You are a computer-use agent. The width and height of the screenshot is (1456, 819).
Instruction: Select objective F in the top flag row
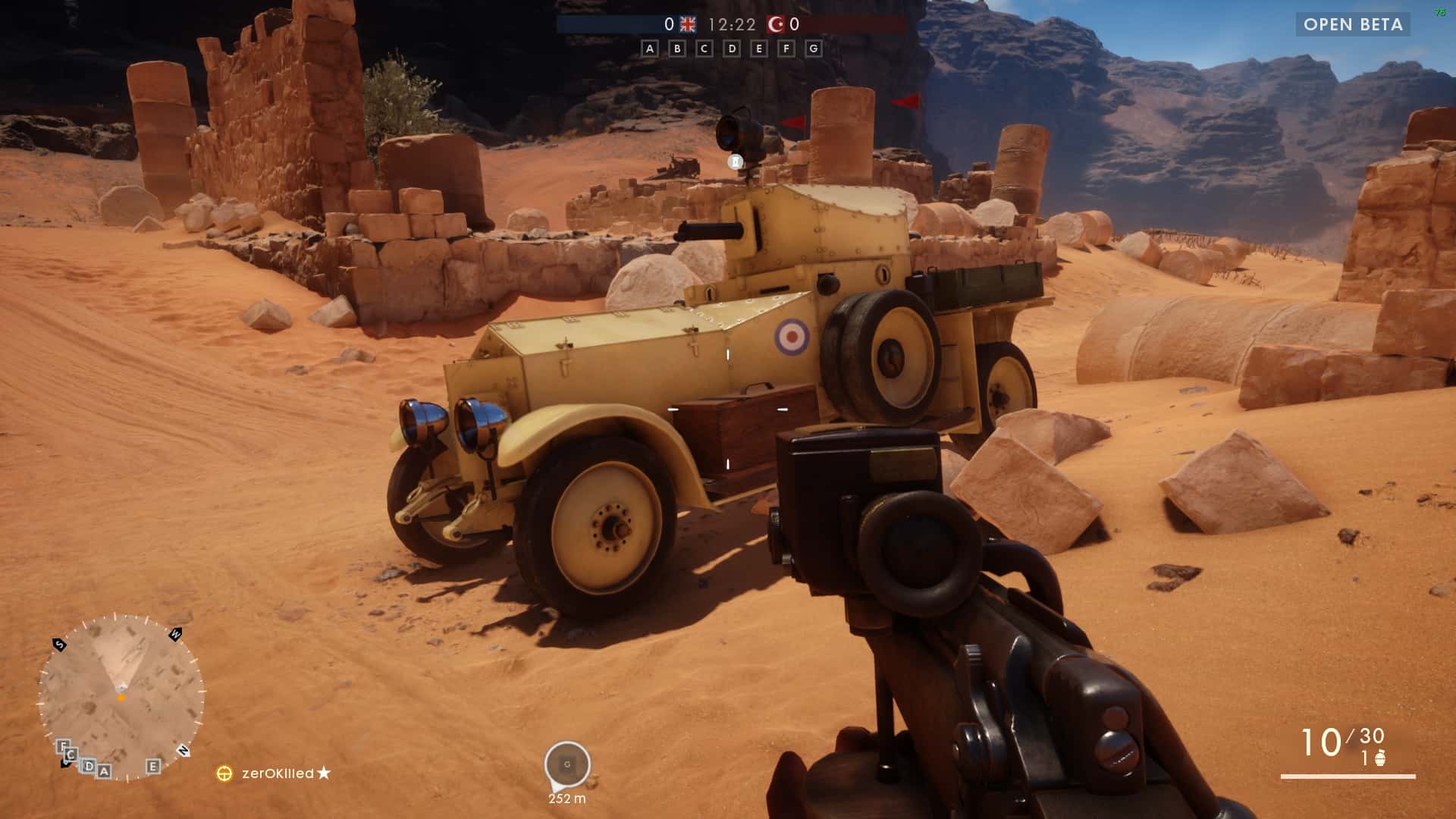[786, 49]
